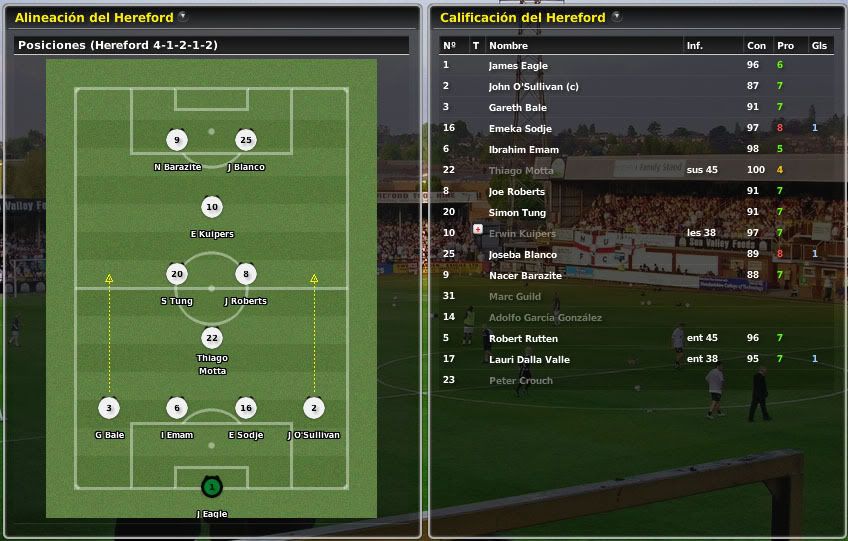The image size is (848, 541).
Task: Sort players by the Gls column
Action: 819,46
